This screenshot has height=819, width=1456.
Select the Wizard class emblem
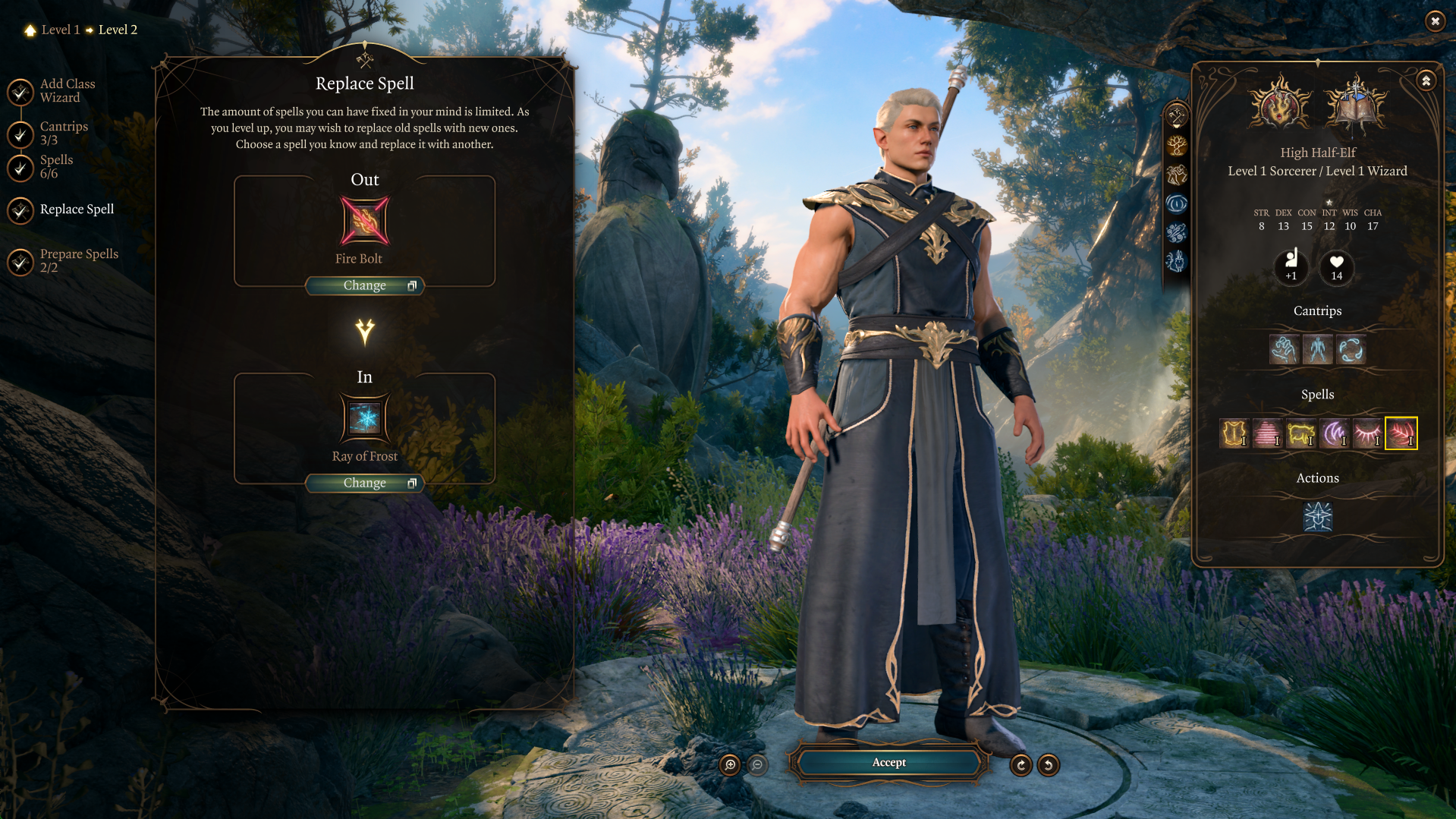click(x=1356, y=106)
